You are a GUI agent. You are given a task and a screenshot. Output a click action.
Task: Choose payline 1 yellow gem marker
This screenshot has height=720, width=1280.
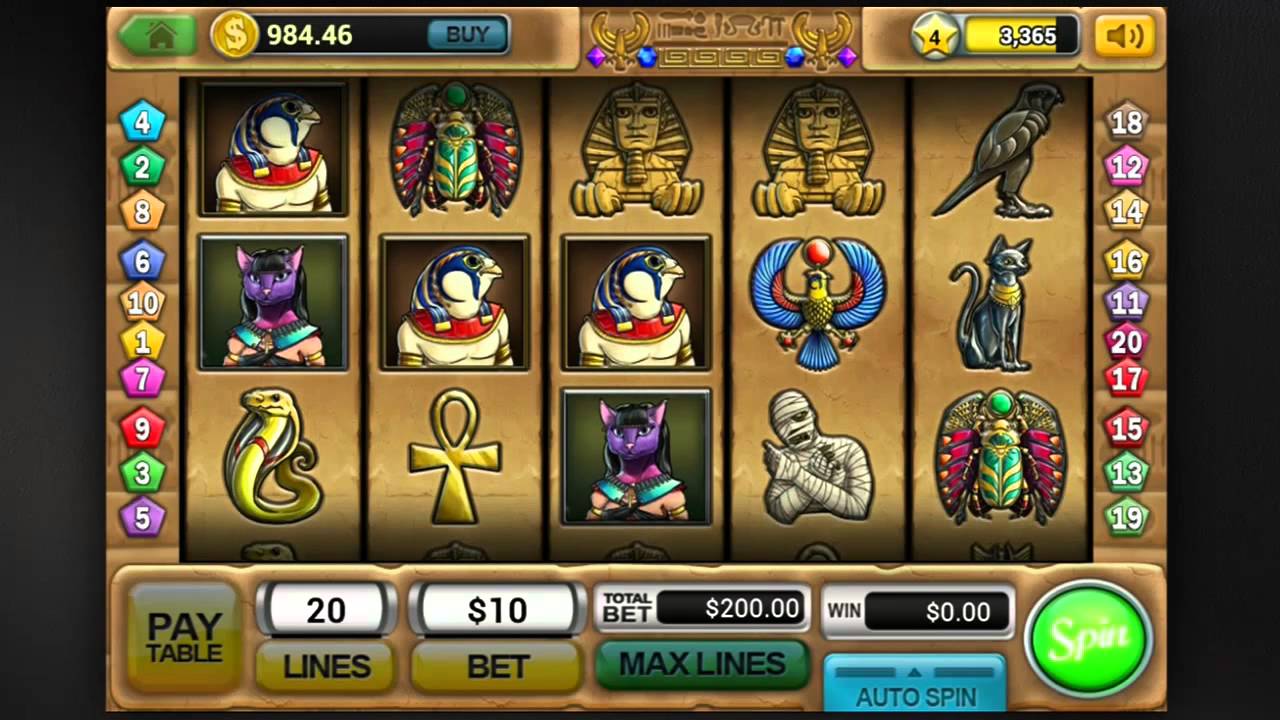143,342
